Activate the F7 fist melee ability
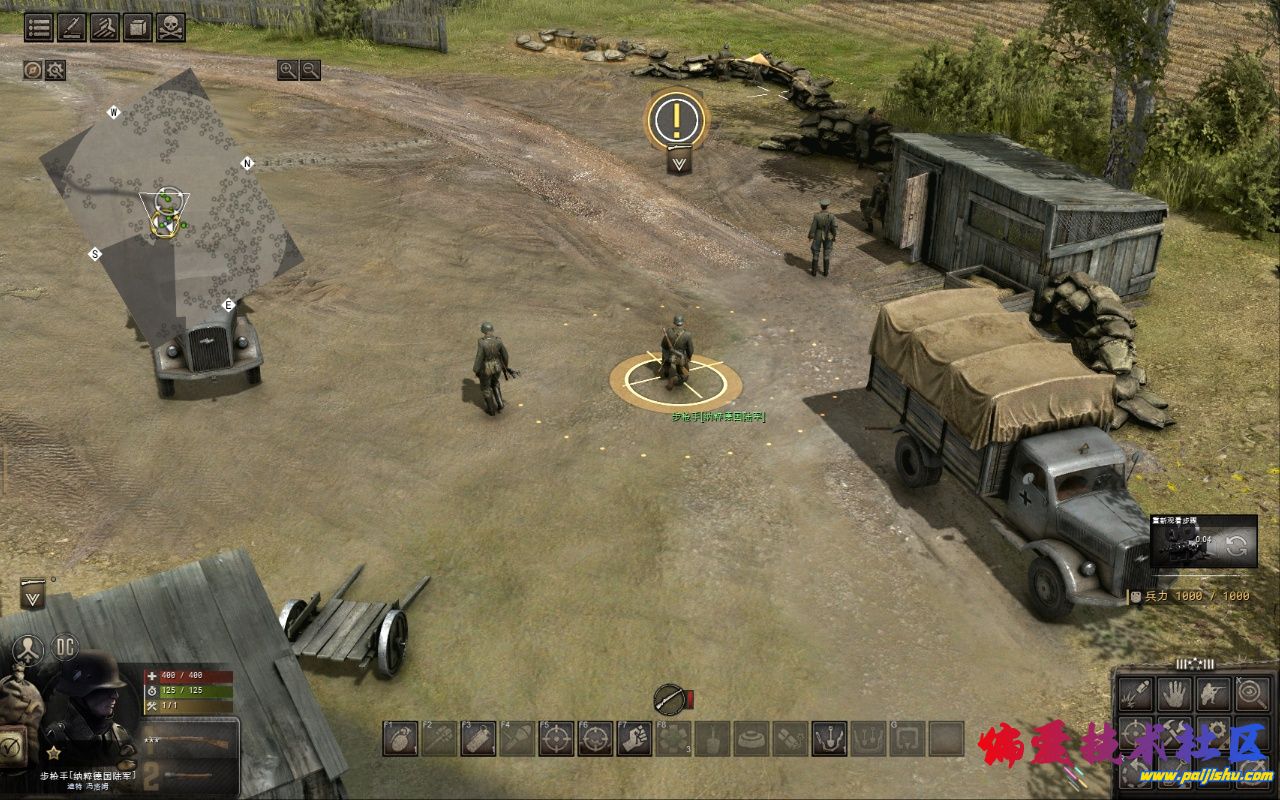 click(634, 738)
